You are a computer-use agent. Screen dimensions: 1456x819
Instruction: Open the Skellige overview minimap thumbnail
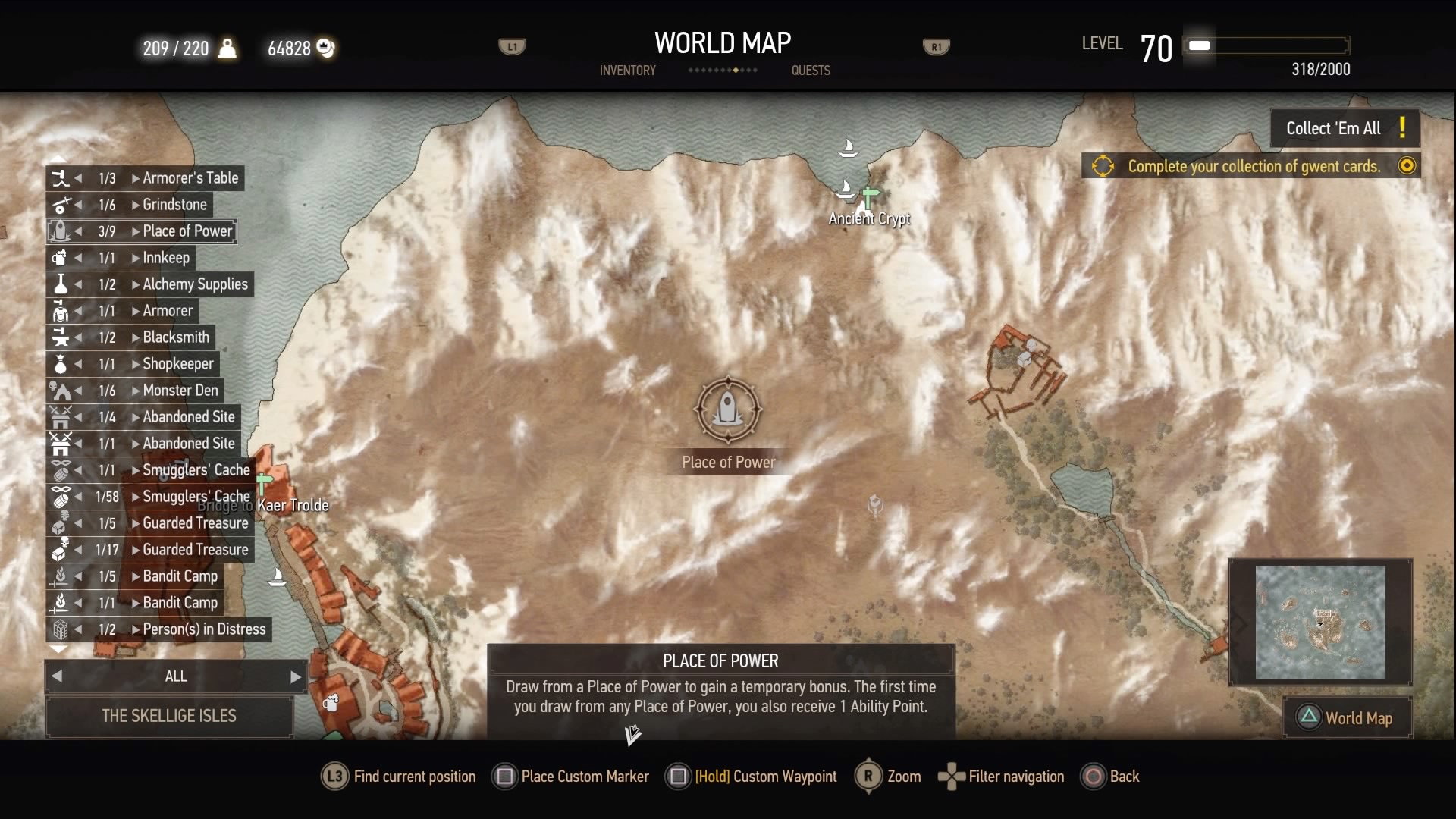[x=1320, y=623]
